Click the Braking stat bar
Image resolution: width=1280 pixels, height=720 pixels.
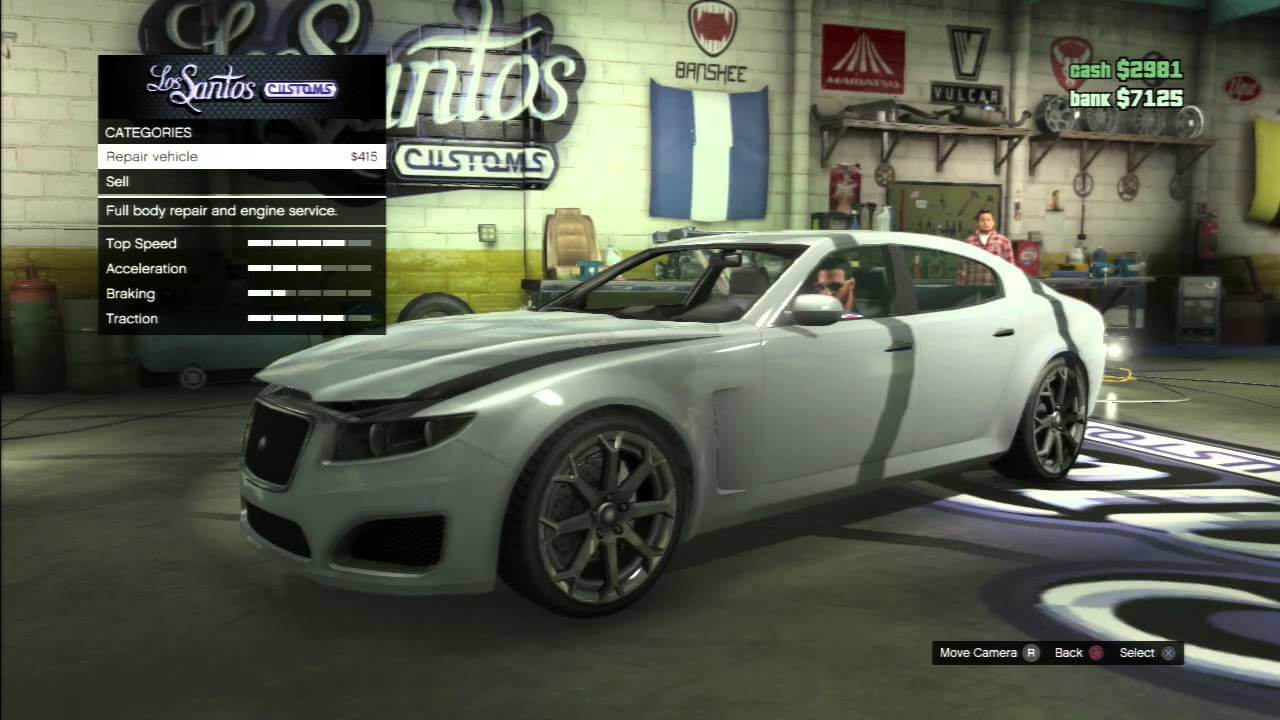(x=308, y=293)
